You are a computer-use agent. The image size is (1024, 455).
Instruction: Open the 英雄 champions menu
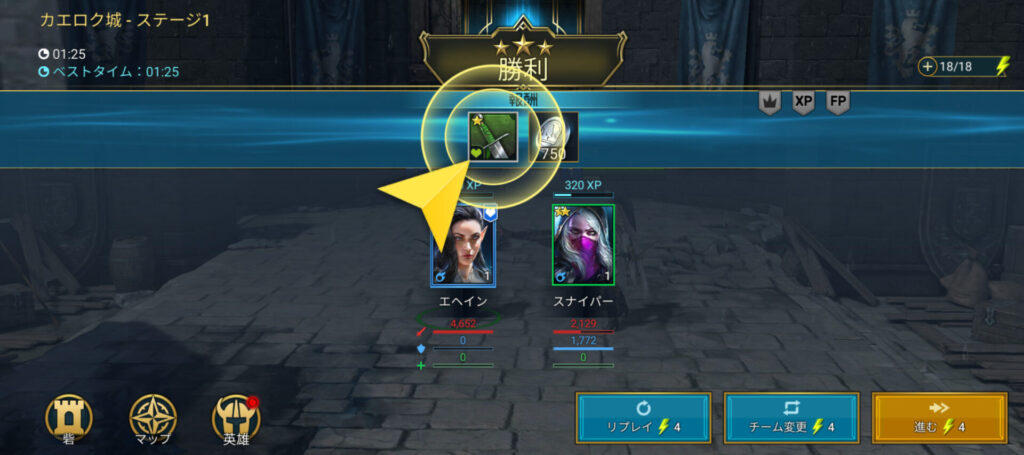(x=236, y=416)
